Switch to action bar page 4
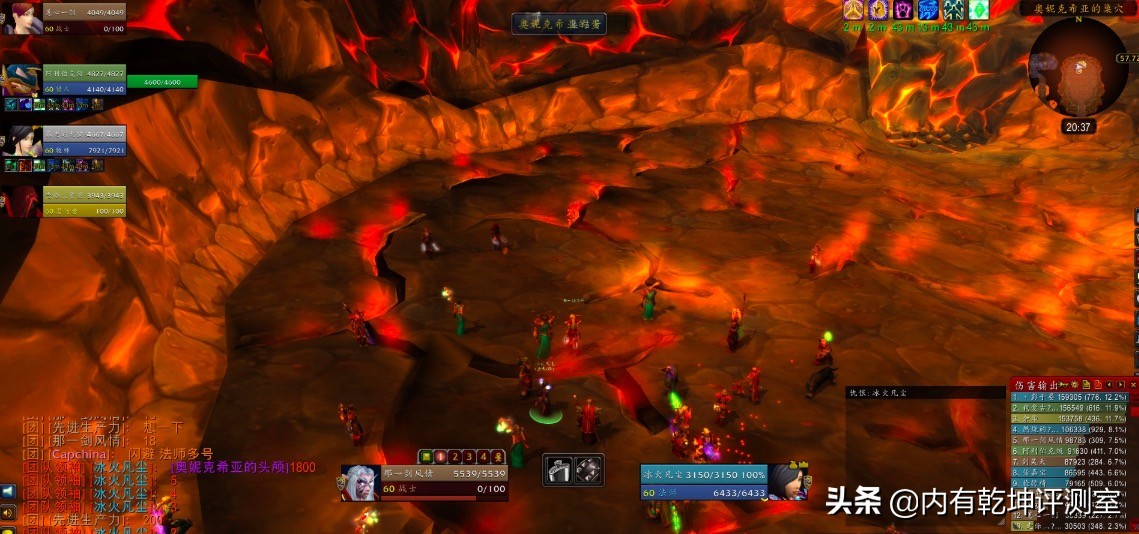The height and width of the screenshot is (534, 1139). (482, 457)
